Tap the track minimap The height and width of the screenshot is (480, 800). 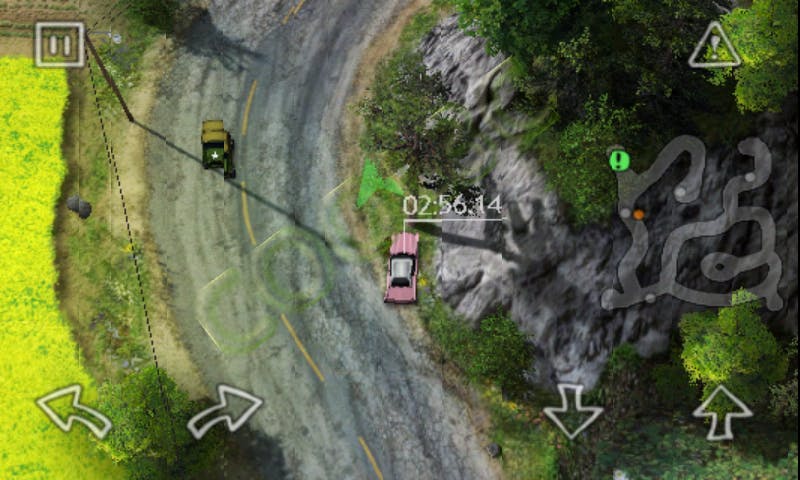pos(695,225)
